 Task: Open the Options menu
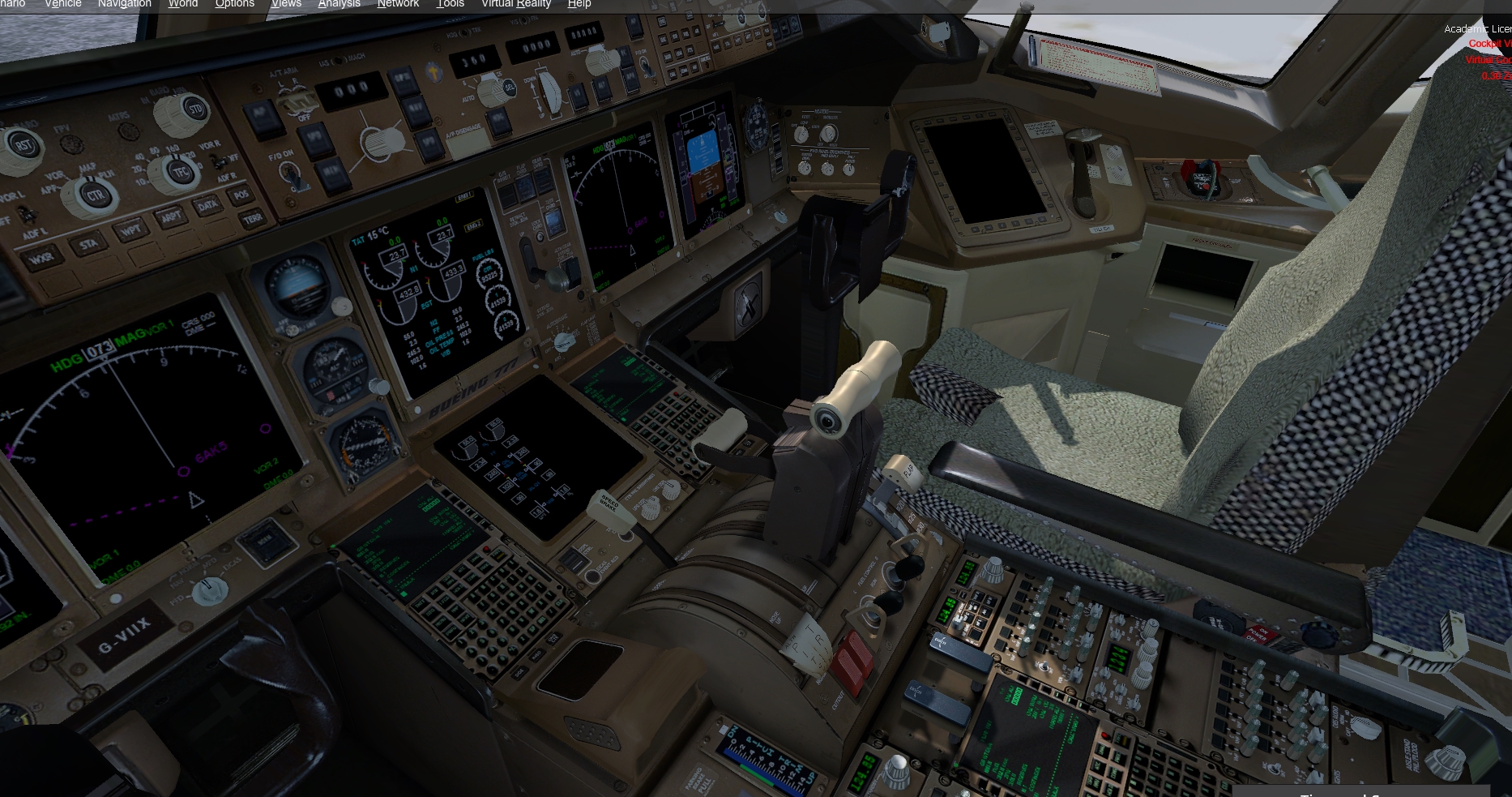(234, 4)
